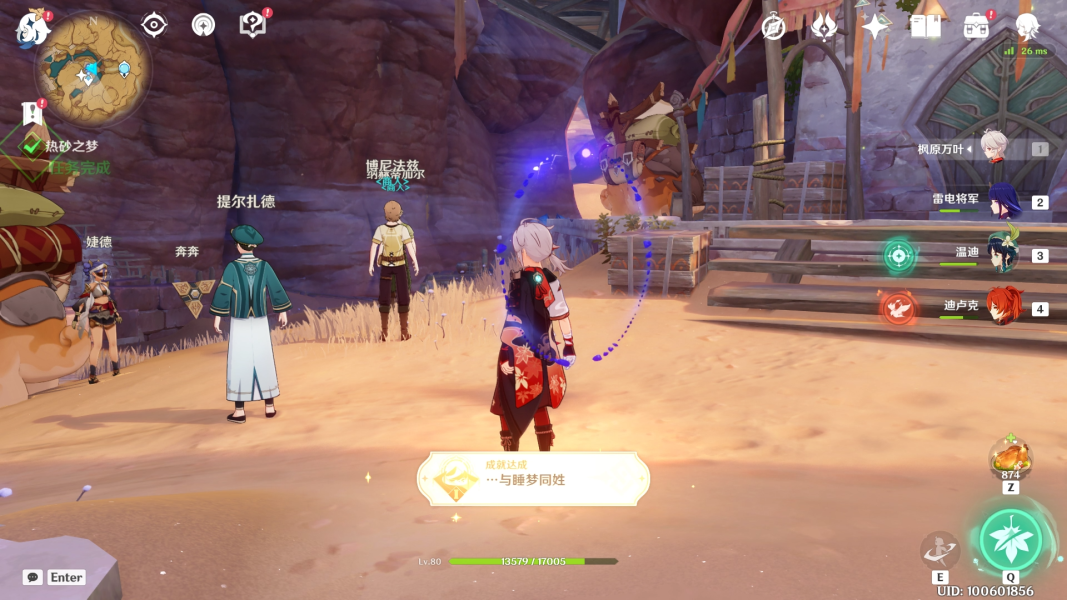Select the tracked quest 热砂之梦

(71, 146)
